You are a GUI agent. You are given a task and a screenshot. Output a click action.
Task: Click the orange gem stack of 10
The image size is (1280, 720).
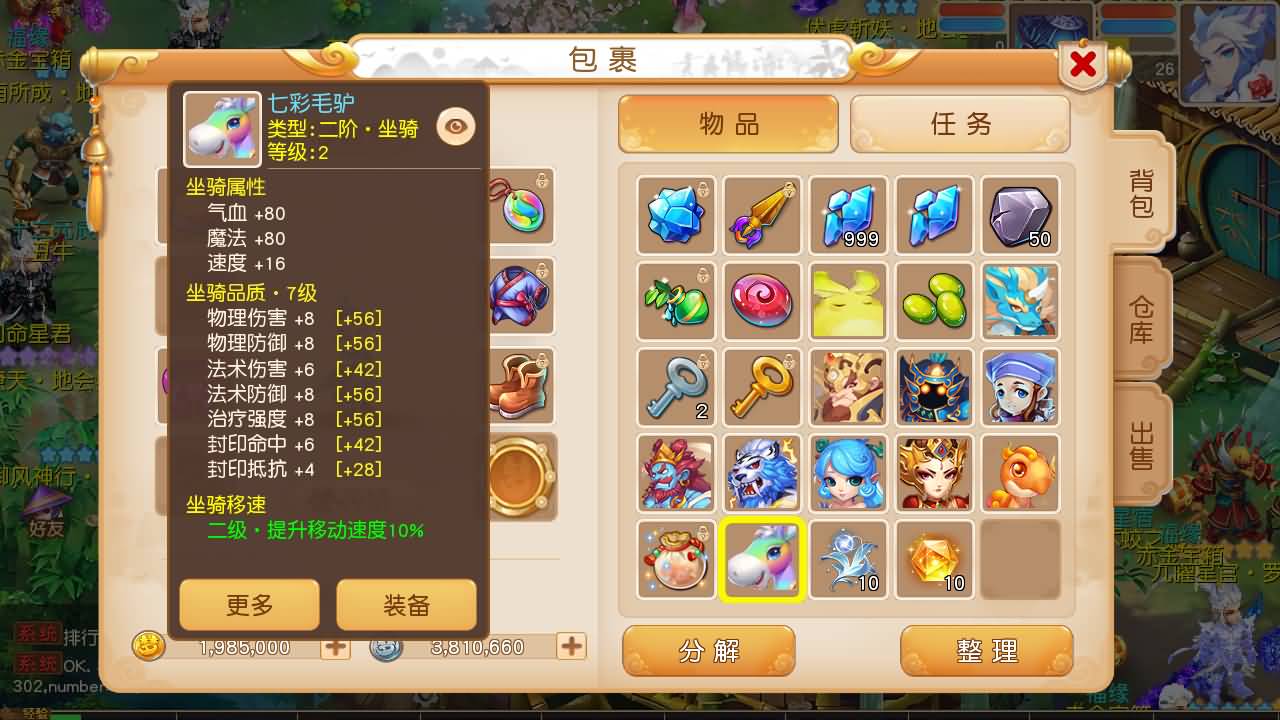(934, 560)
